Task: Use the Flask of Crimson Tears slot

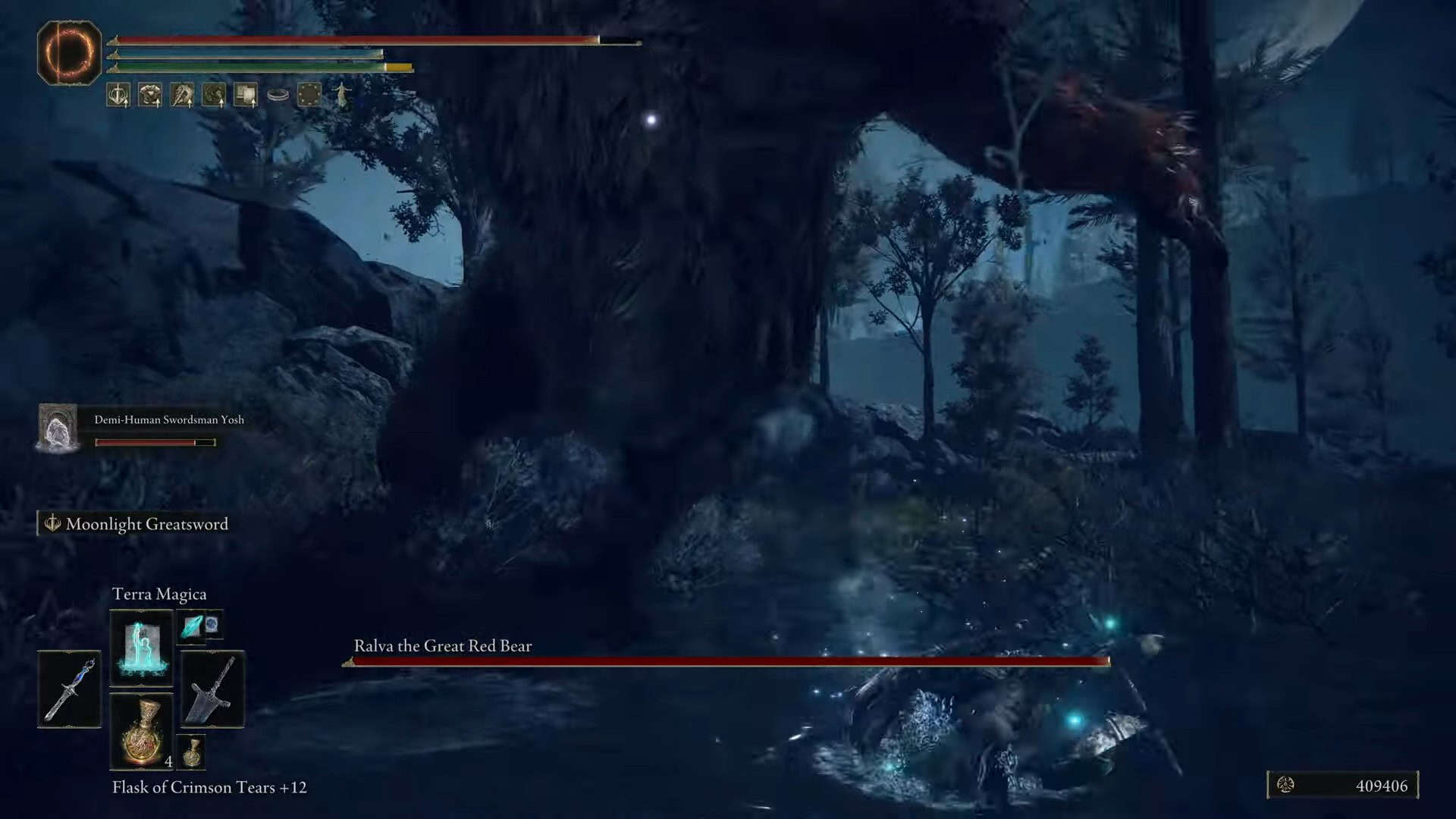Action: tap(141, 732)
